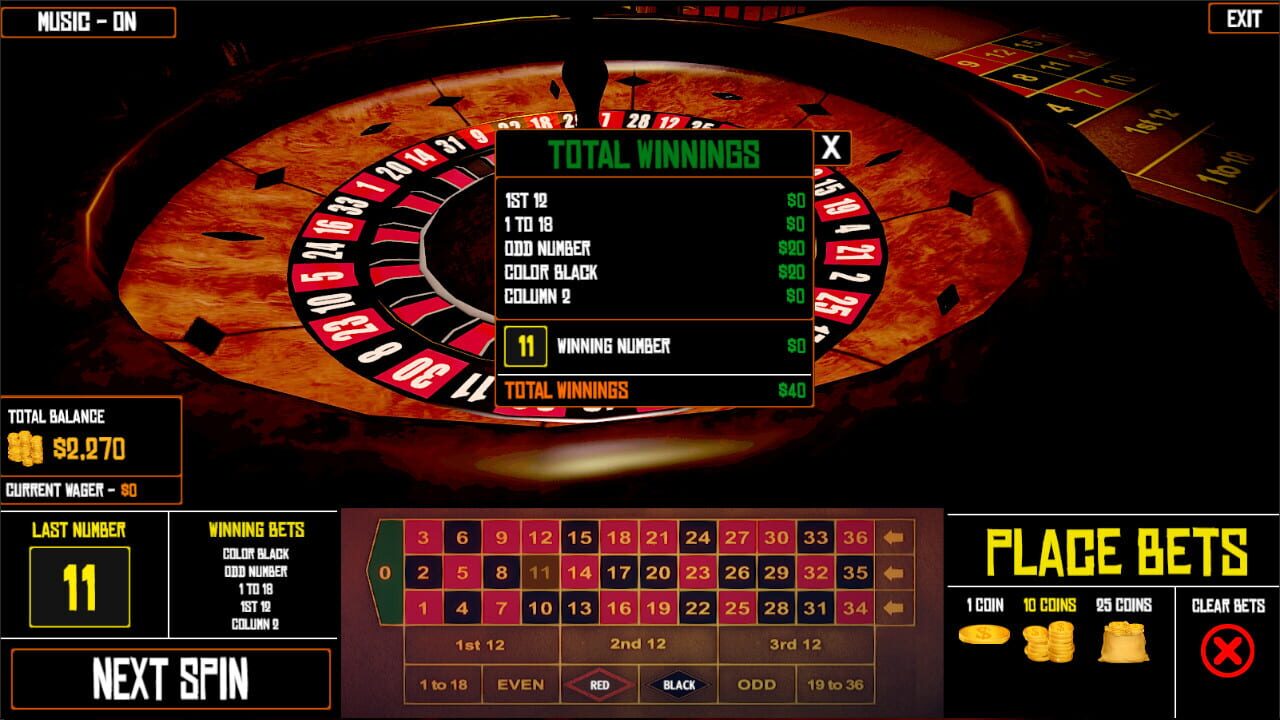Bet on ODD numbers
This screenshot has width=1280, height=720.
click(x=758, y=685)
